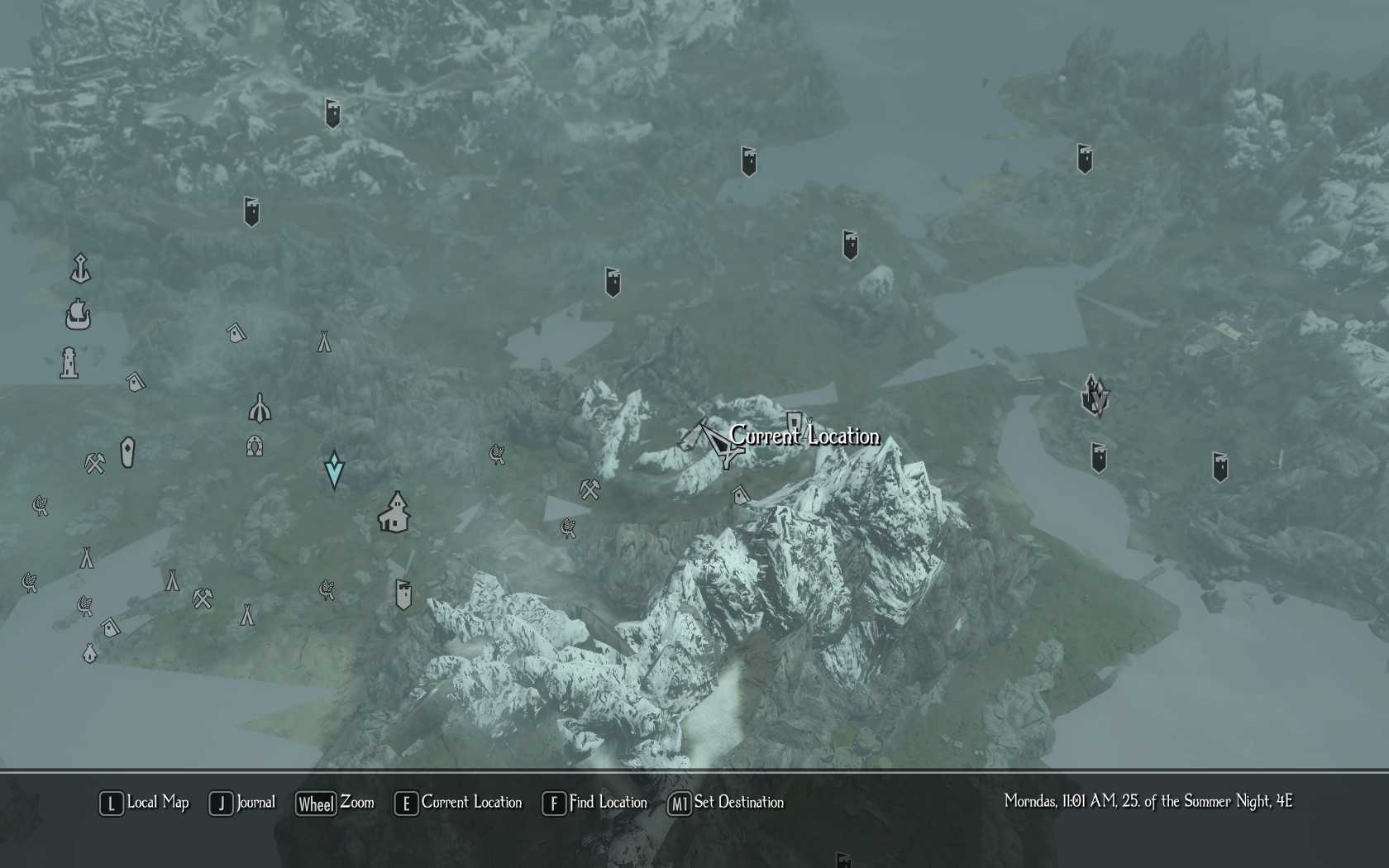1389x868 pixels.
Task: Pick the coffin-shaped map marker
Action: (x=127, y=452)
